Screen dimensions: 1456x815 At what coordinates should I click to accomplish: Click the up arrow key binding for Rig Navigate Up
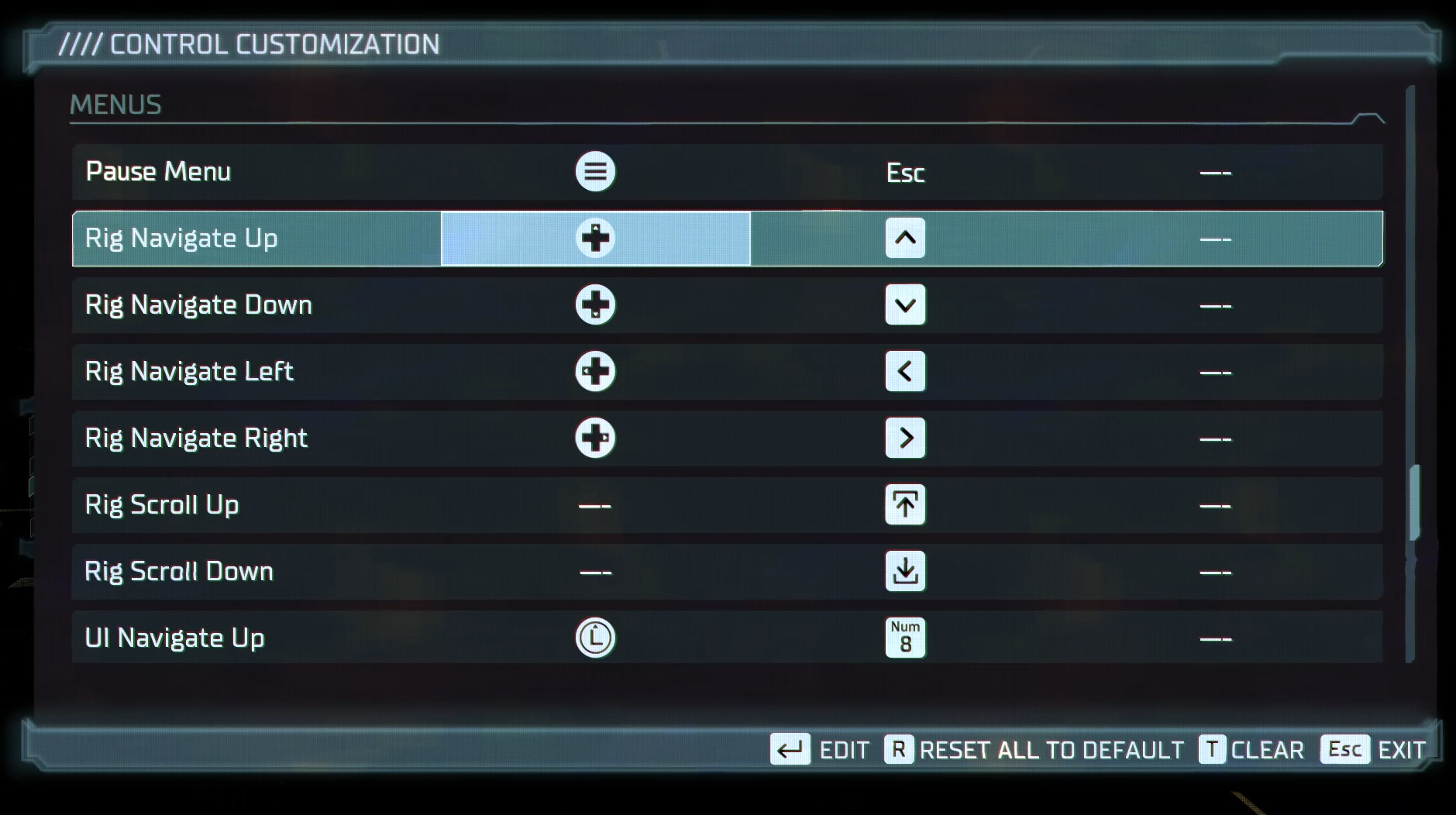point(905,239)
